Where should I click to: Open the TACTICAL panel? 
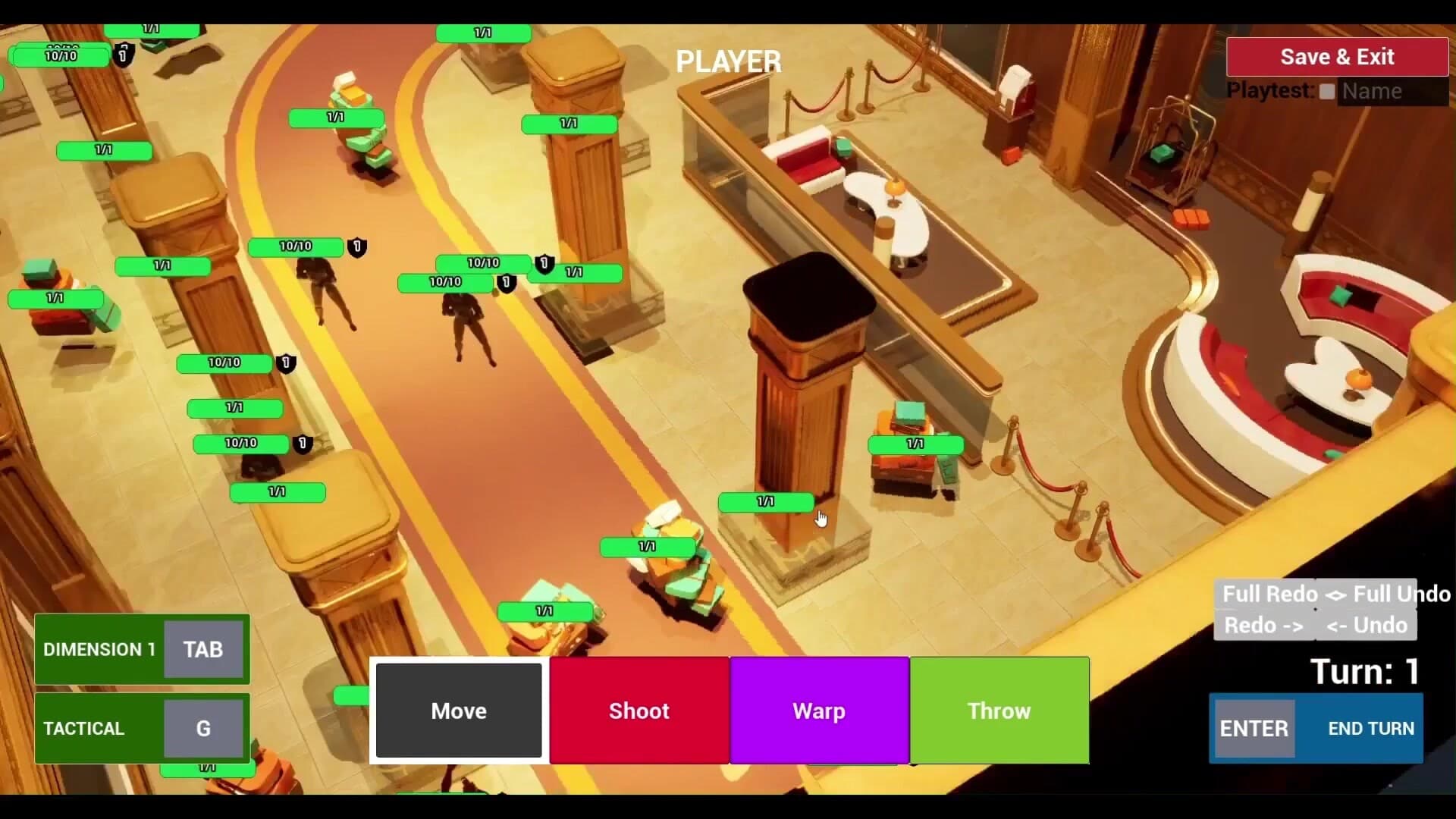[x=85, y=728]
